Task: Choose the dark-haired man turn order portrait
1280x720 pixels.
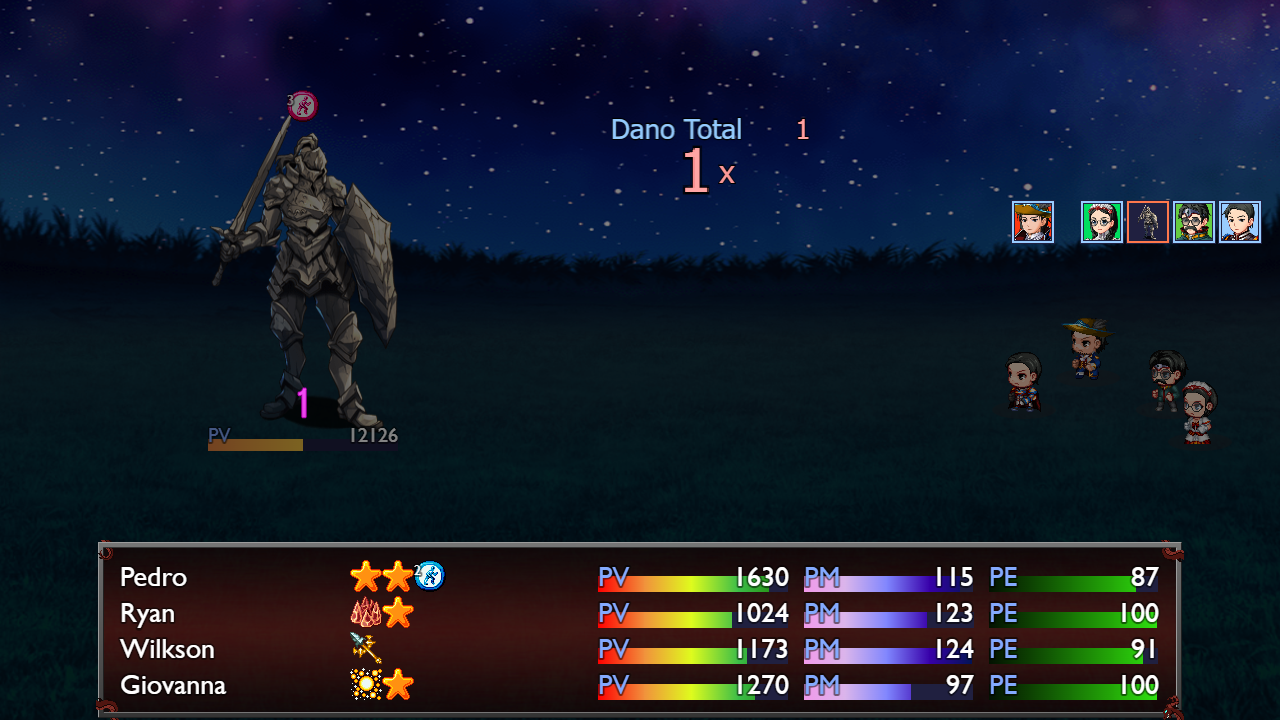Action: [x=1239, y=222]
